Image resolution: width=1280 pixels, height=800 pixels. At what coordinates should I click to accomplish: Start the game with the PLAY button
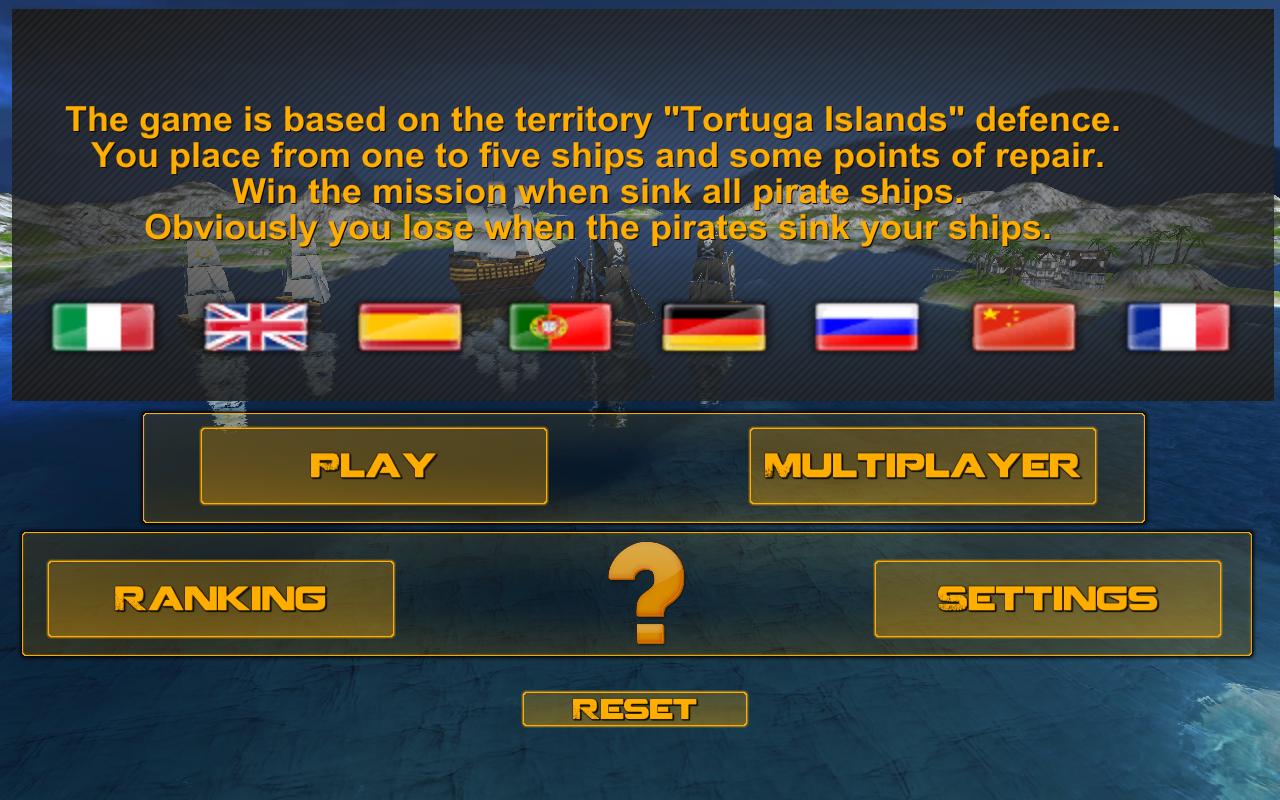point(373,466)
